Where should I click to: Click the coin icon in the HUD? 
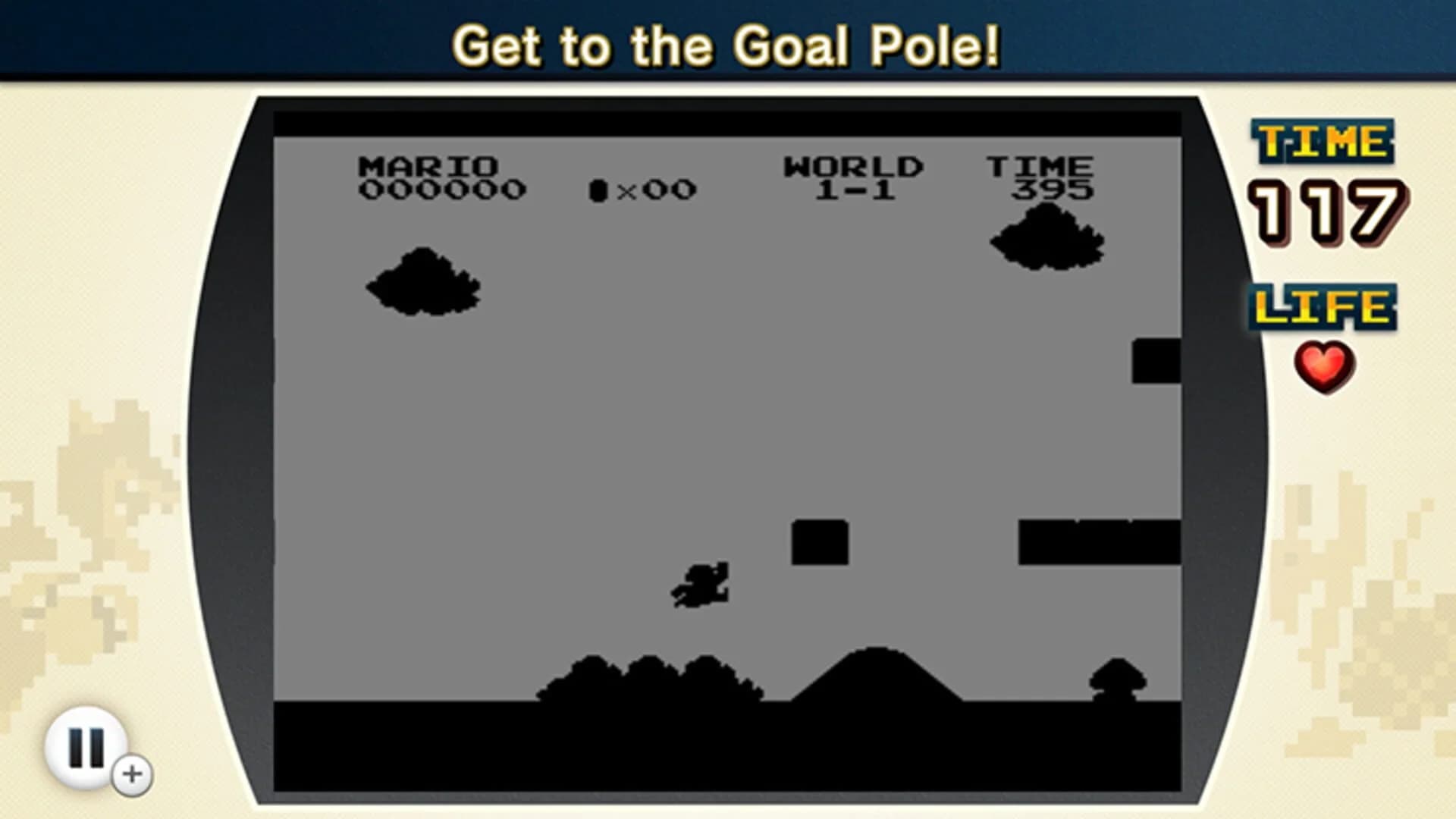[598, 188]
